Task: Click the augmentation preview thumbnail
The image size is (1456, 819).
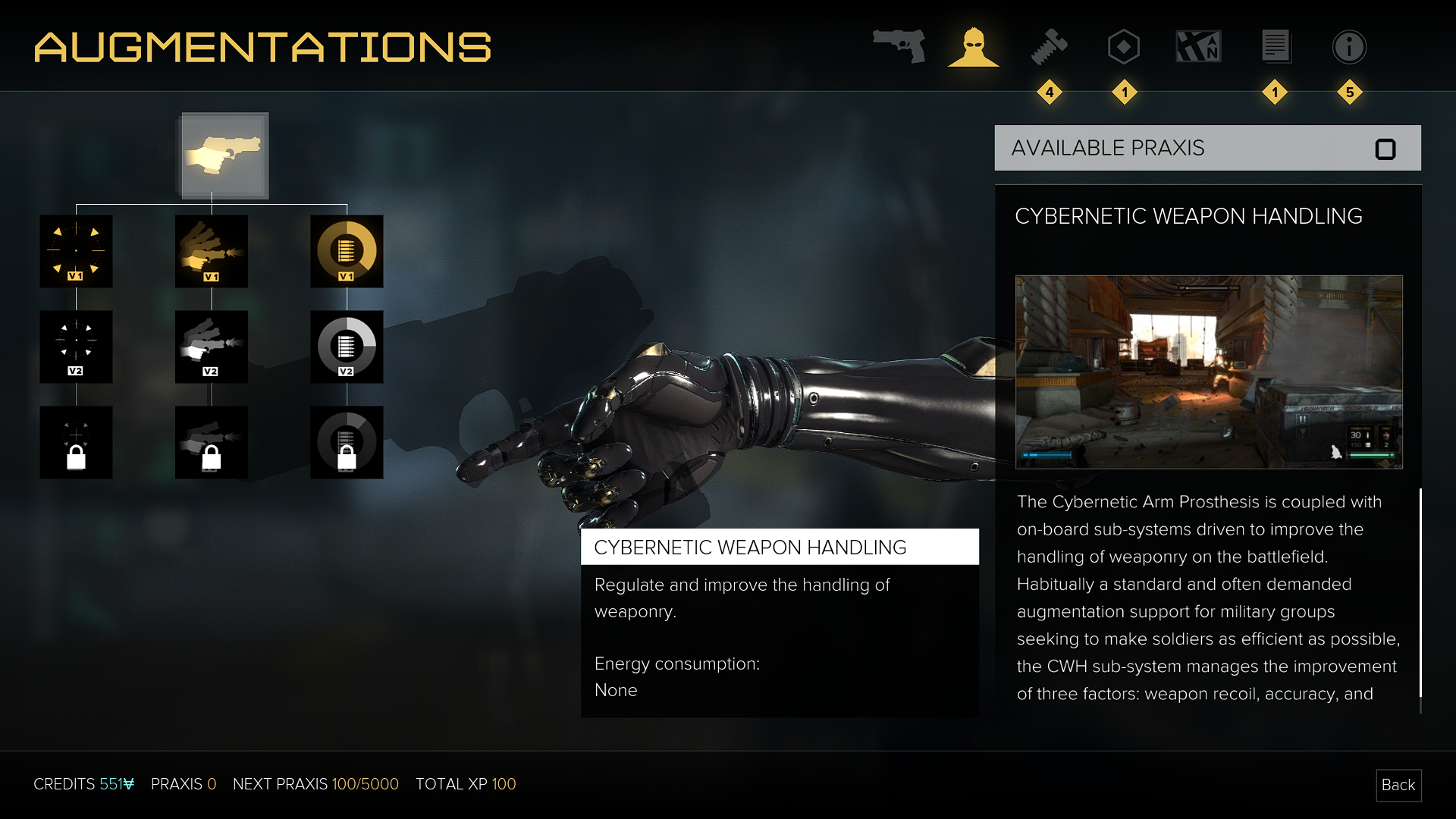Action: pos(1209,372)
